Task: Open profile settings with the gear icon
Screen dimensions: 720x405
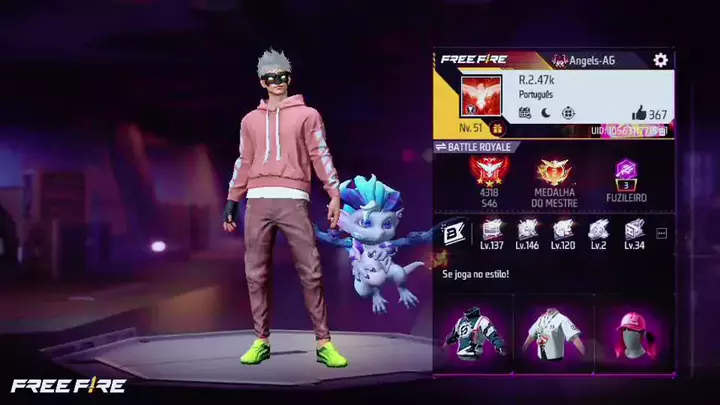Action: tap(660, 60)
